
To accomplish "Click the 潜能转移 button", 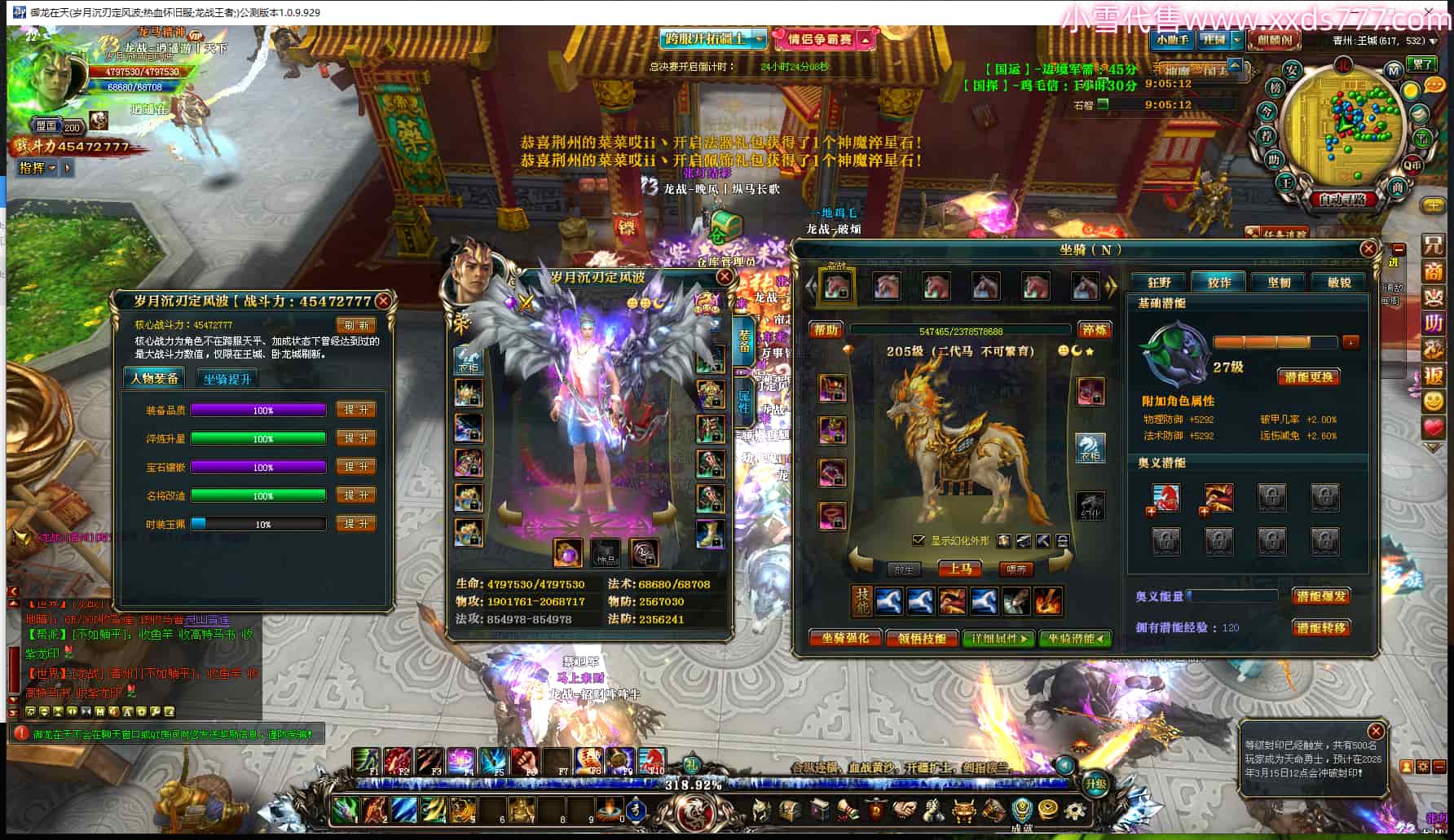I will 1320,628.
